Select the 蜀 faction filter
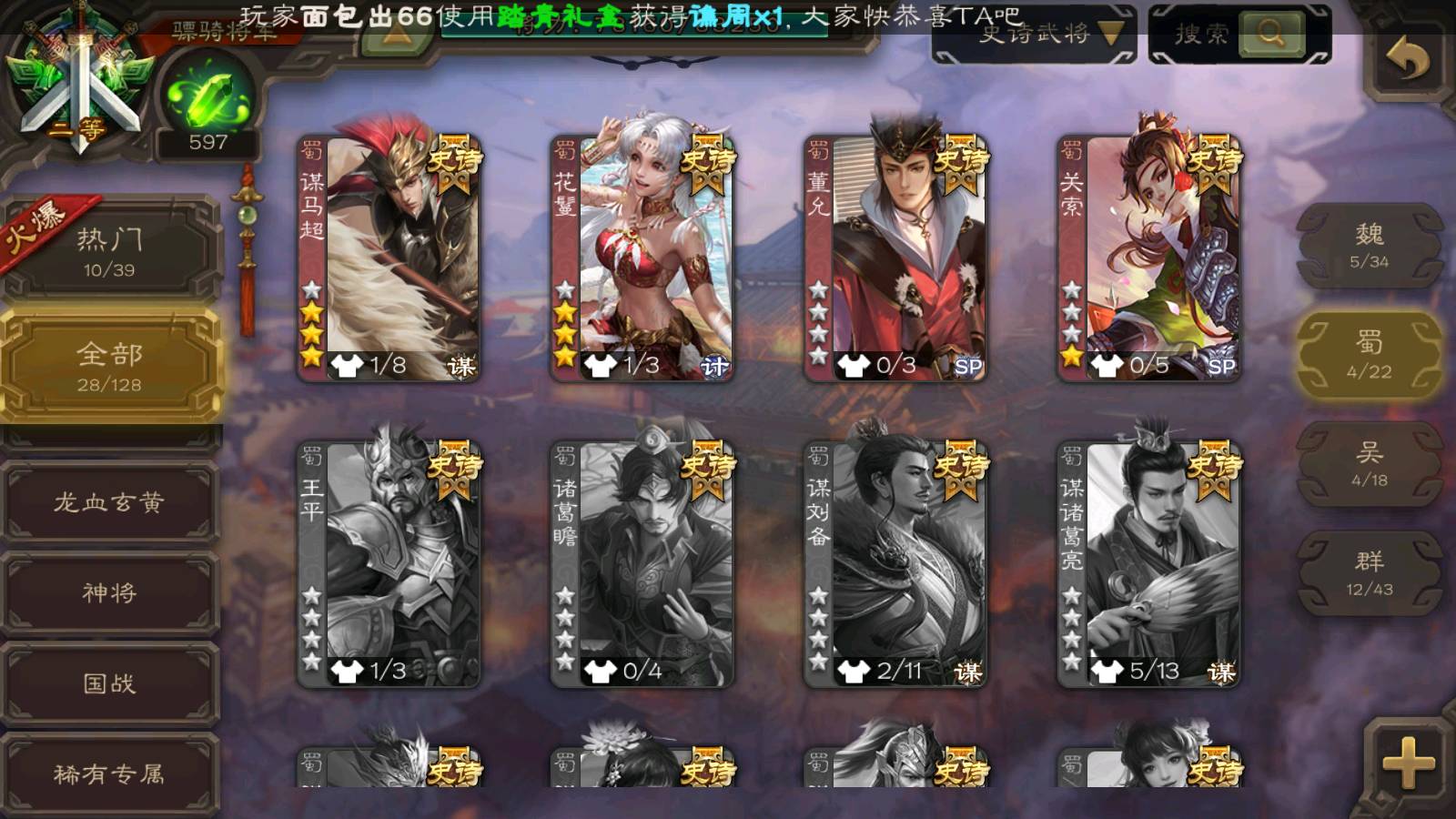This screenshot has width=1456, height=819. [1369, 355]
